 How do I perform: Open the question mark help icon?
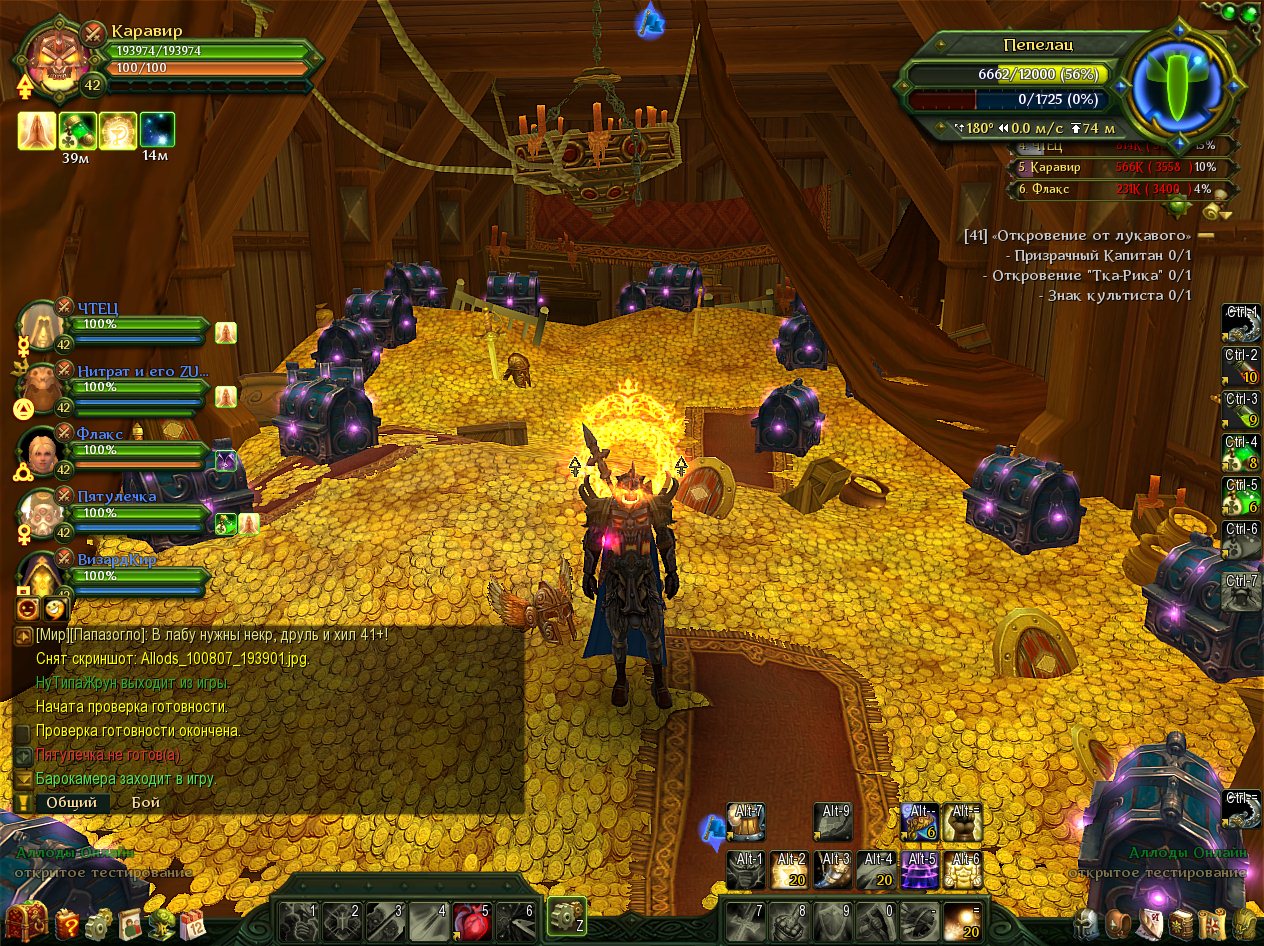(x=67, y=924)
